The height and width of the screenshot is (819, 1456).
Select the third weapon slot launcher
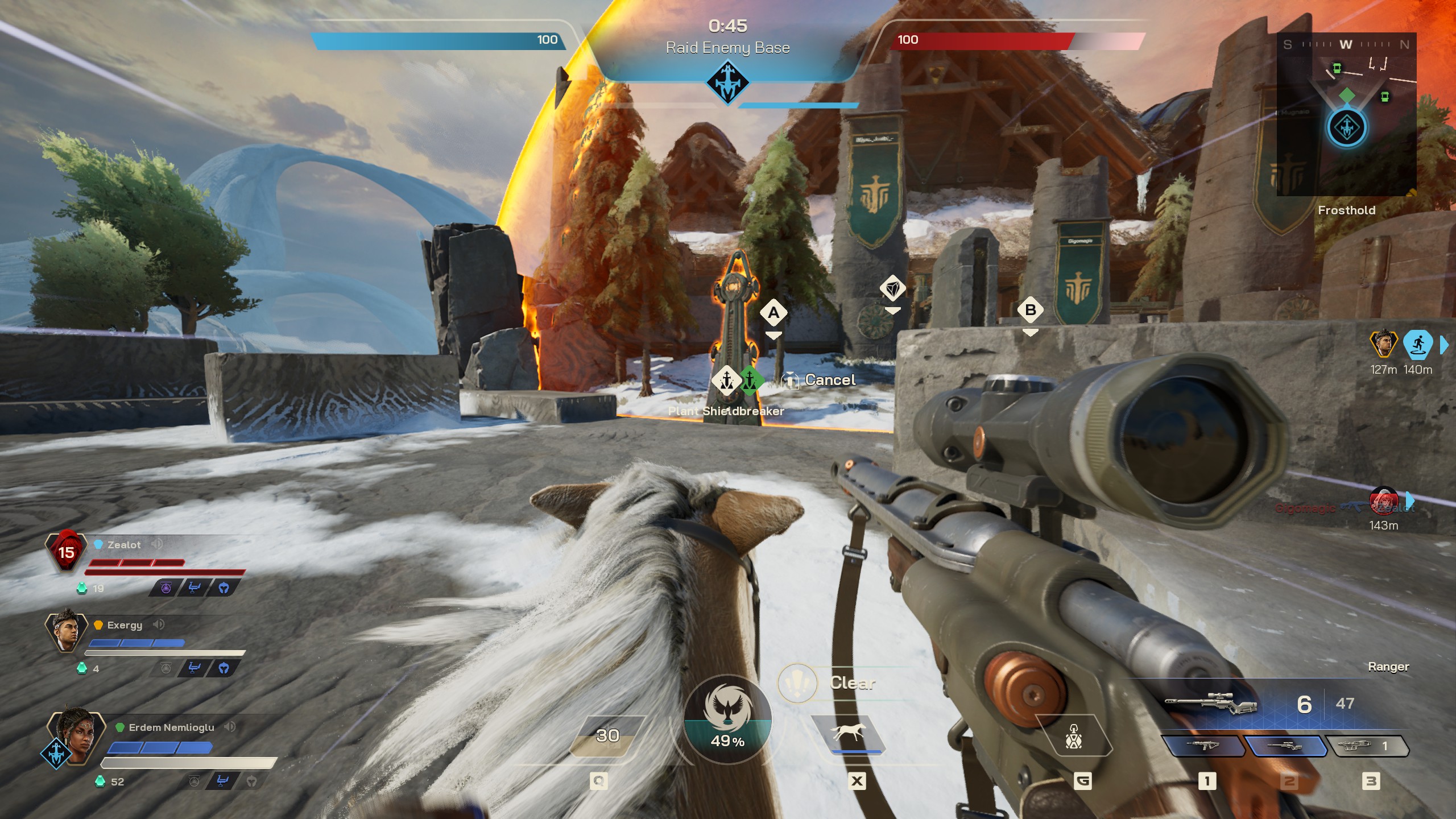(x=1366, y=746)
